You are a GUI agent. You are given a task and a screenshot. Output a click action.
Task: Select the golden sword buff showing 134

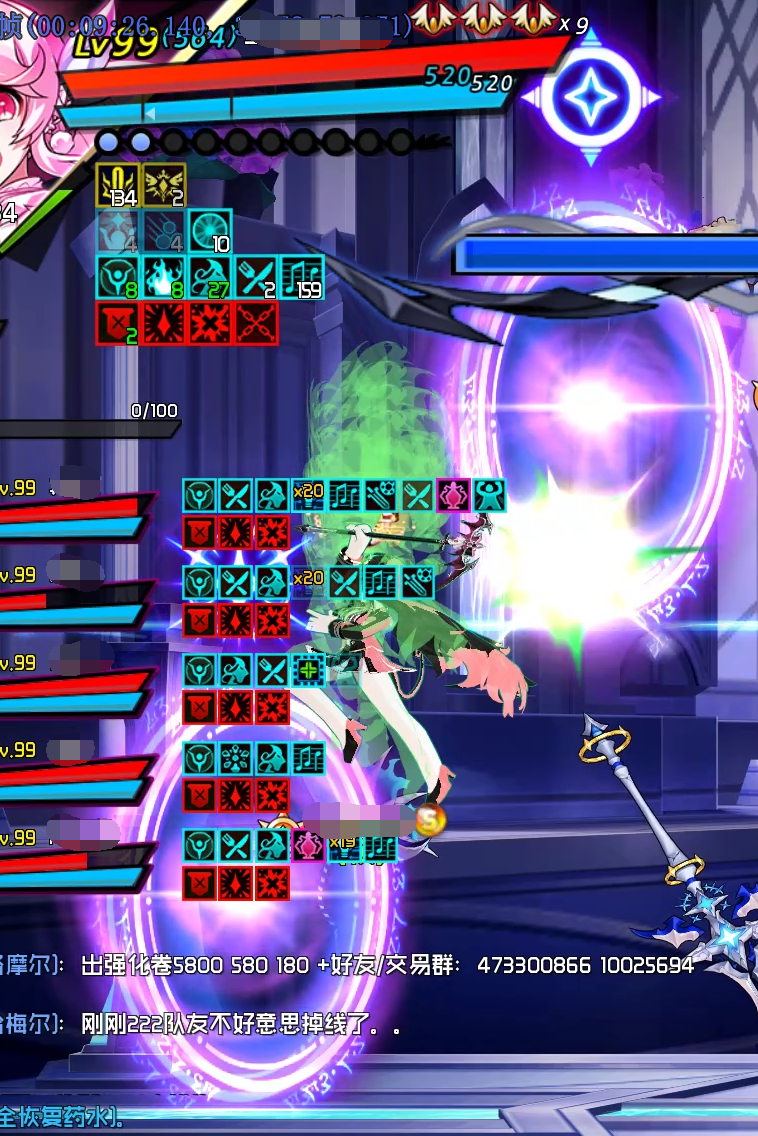point(118,185)
